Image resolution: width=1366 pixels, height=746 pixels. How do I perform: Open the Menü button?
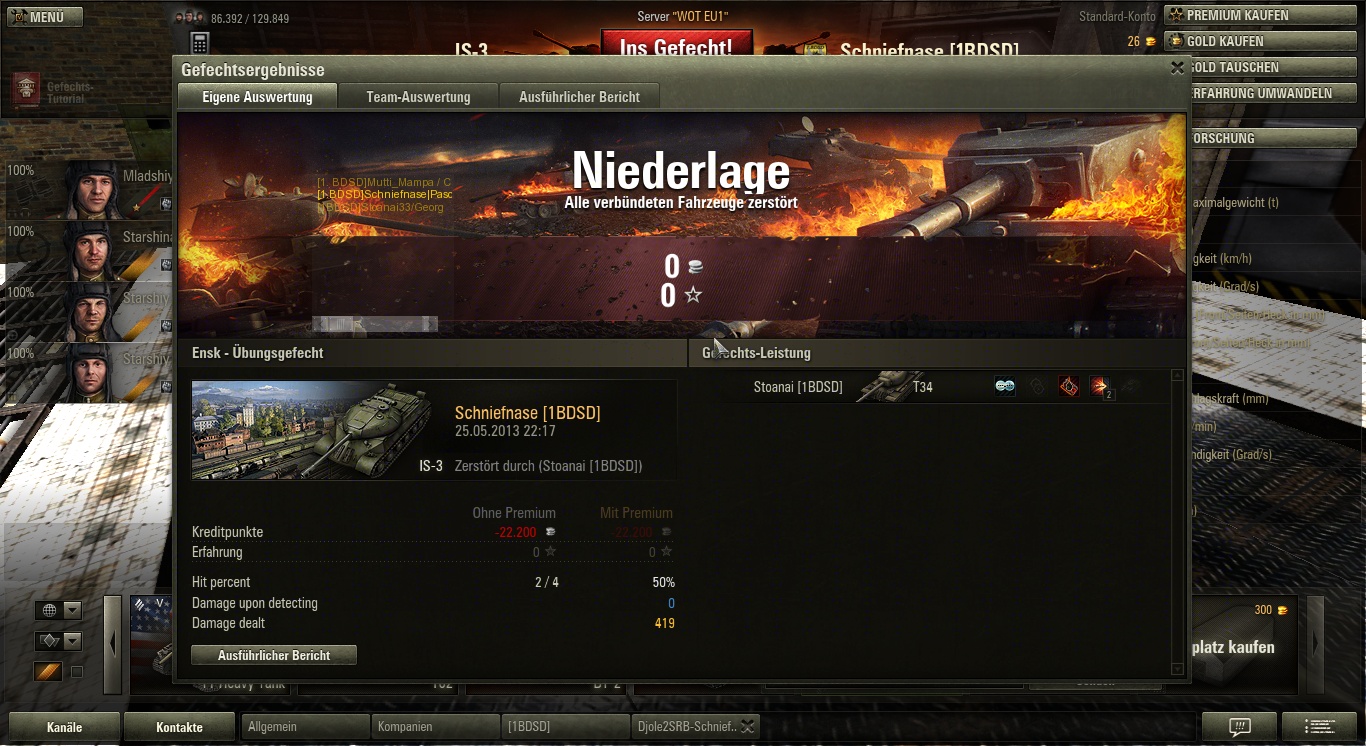pyautogui.click(x=44, y=17)
